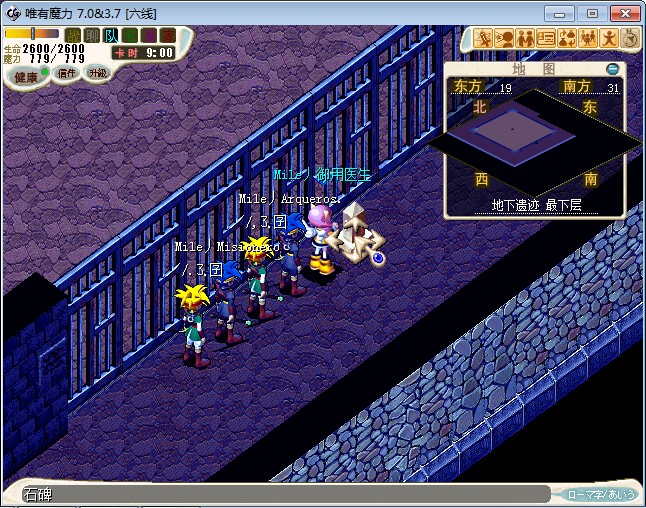Open the 信件 mail button
Screen dimensions: 646x508
(68, 73)
